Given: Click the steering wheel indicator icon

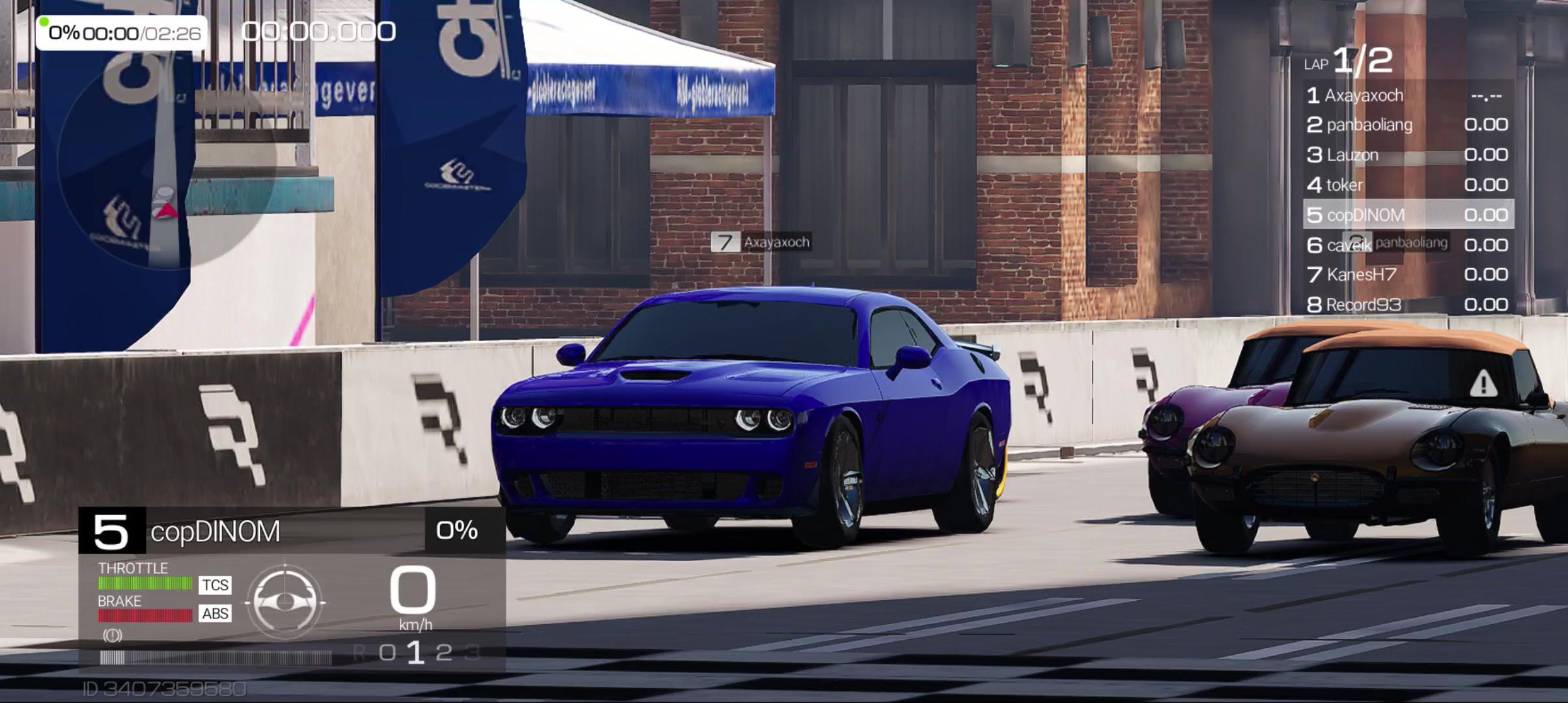Looking at the screenshot, I should [285, 601].
